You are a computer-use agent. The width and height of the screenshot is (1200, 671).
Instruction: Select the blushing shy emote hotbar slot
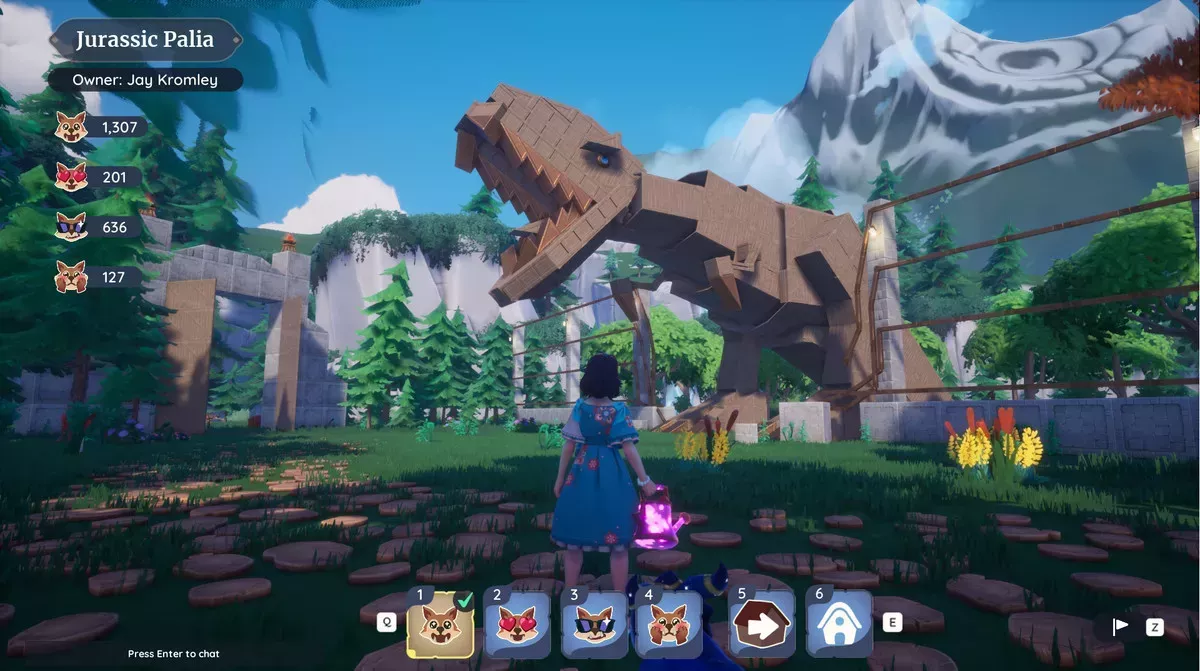click(x=667, y=625)
